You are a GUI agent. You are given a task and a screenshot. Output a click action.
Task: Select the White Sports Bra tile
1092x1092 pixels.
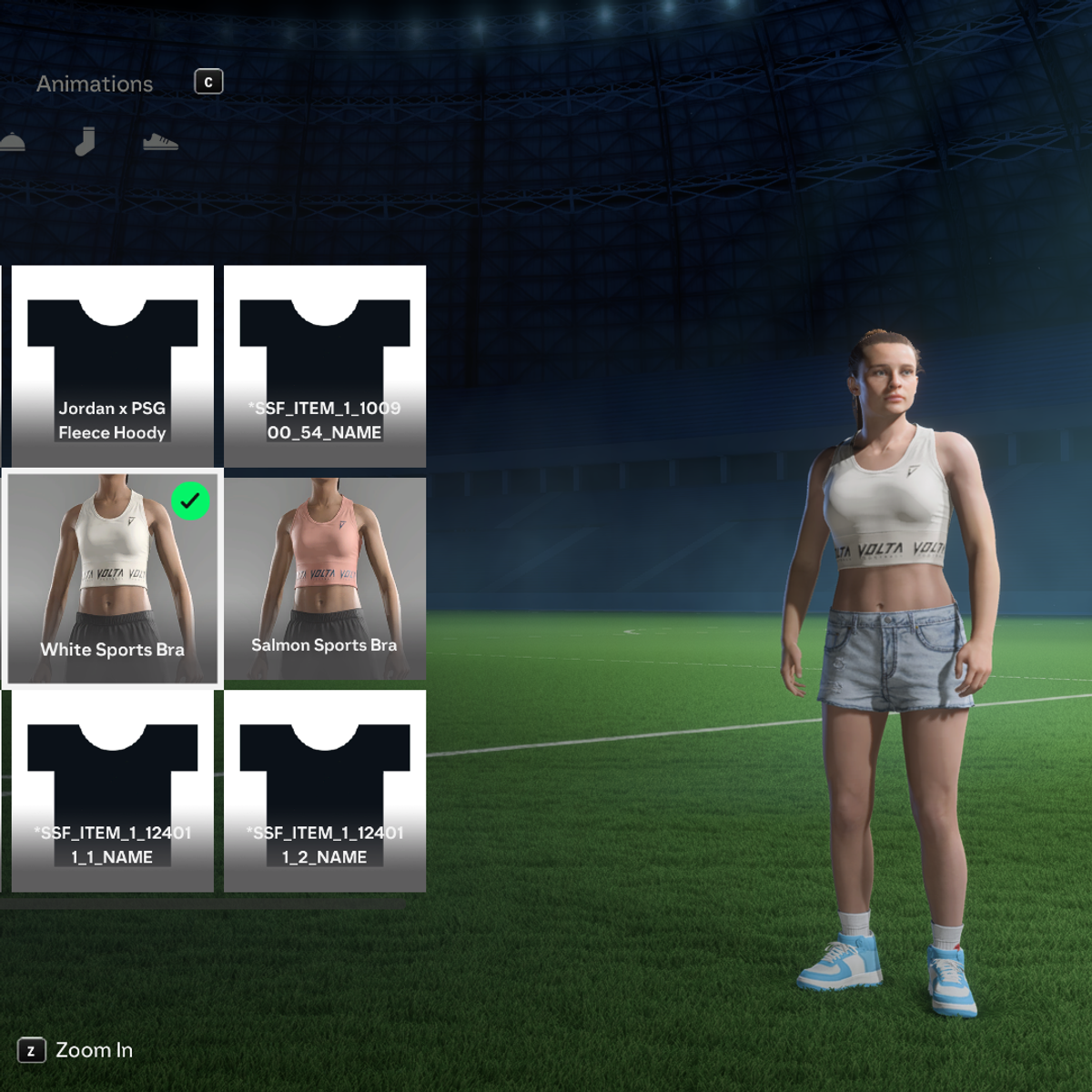[113, 579]
